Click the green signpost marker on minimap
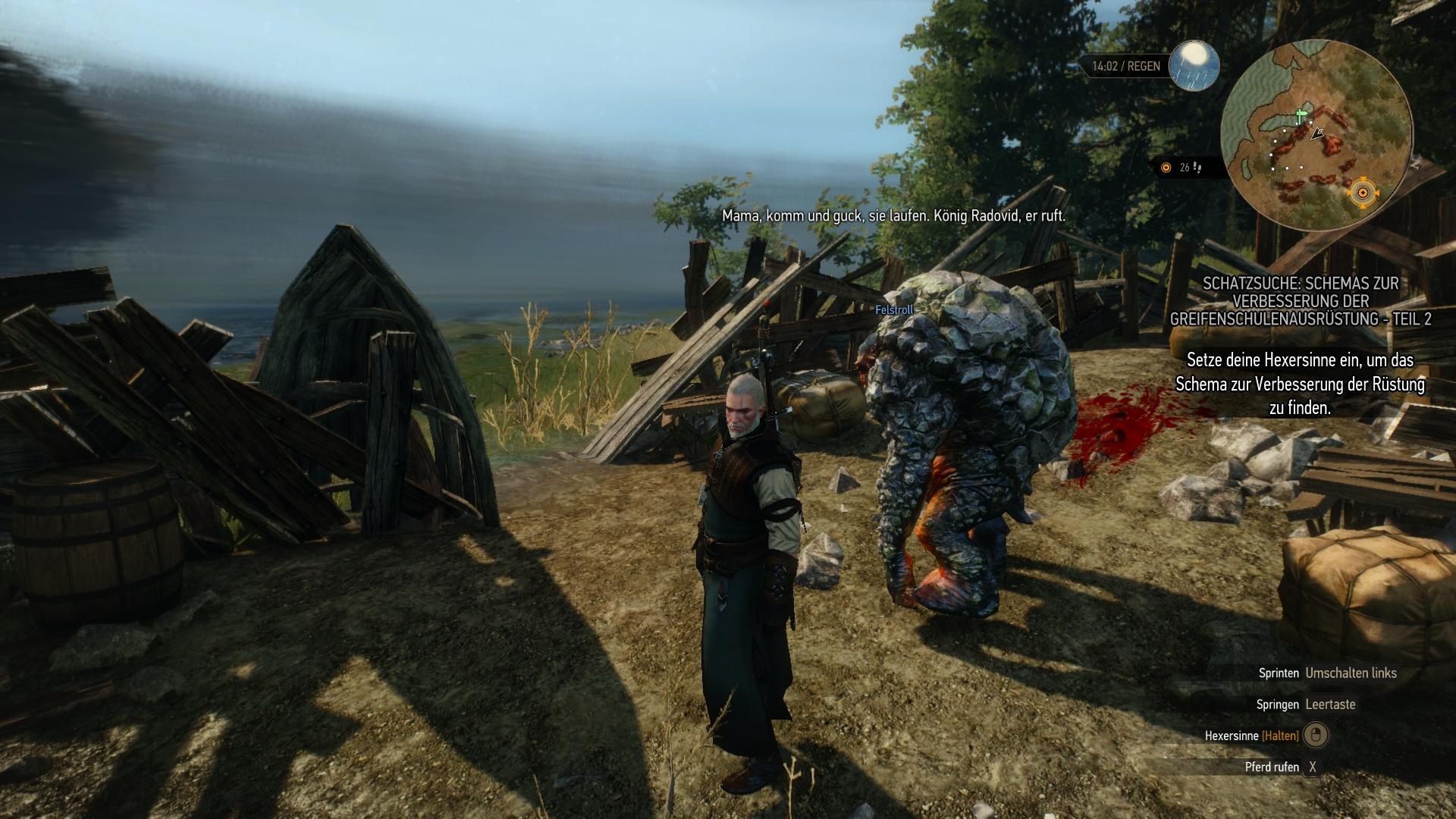 [1301, 117]
